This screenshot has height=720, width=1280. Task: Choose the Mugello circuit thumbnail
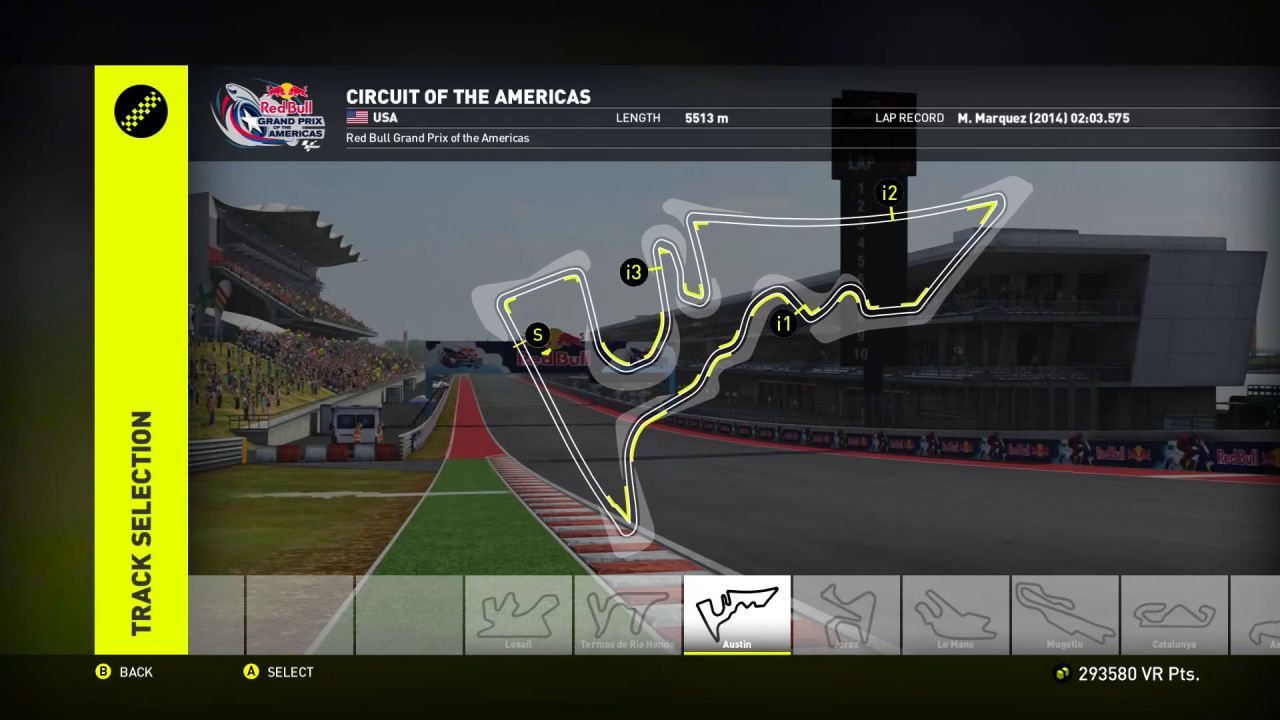[x=1065, y=614]
